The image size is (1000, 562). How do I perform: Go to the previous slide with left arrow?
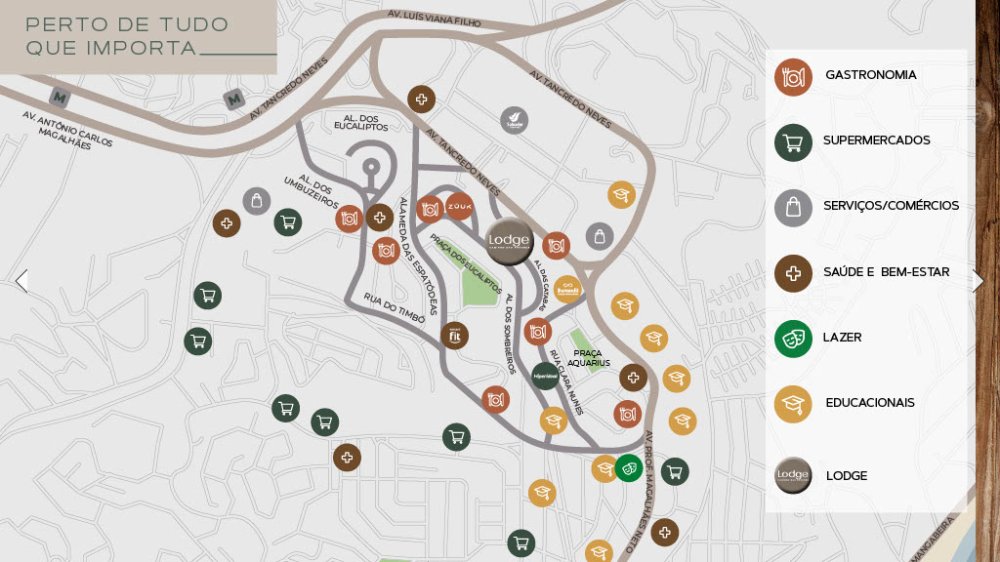(x=21, y=281)
